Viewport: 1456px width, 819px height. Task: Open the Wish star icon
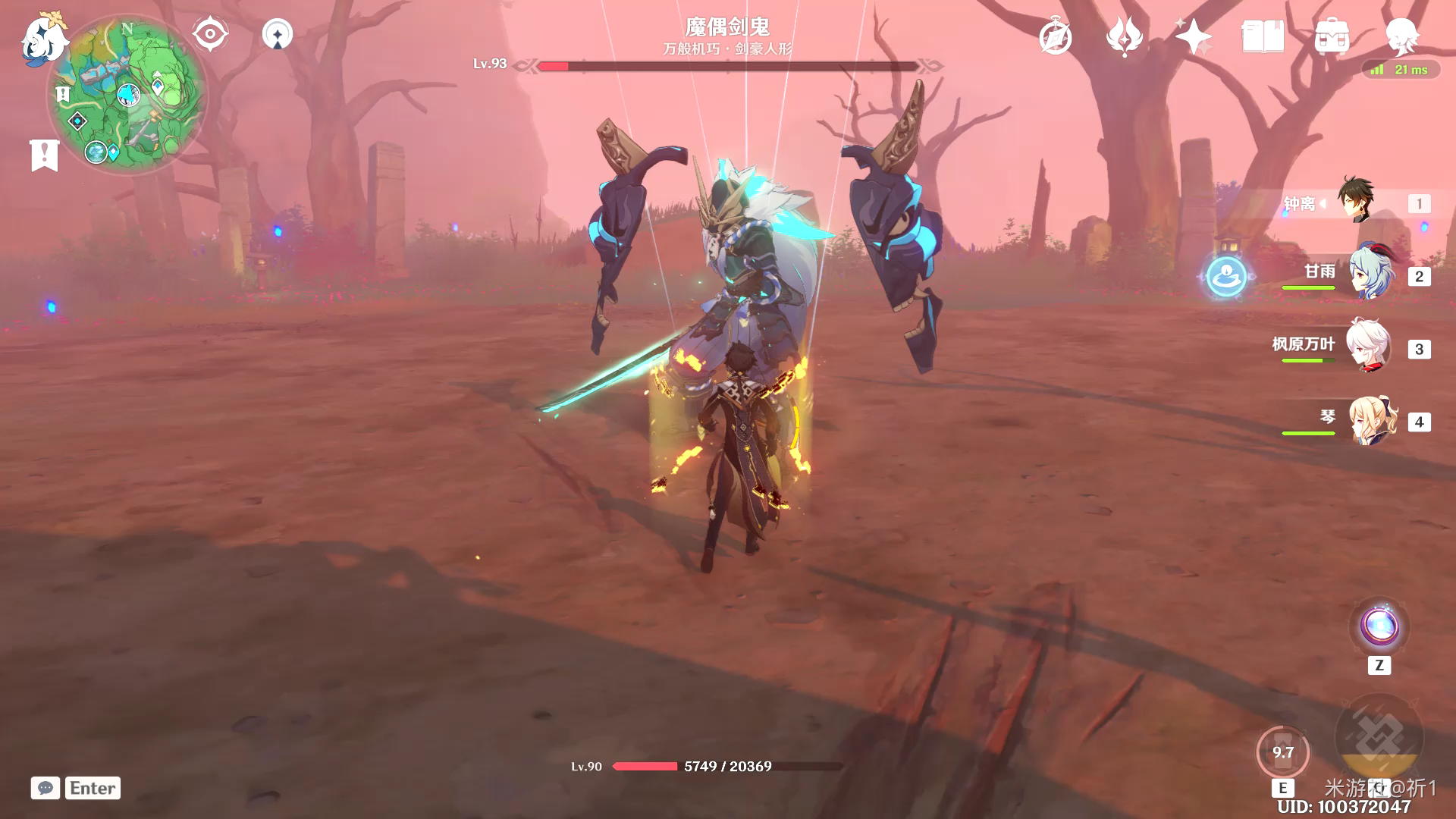pyautogui.click(x=1193, y=37)
